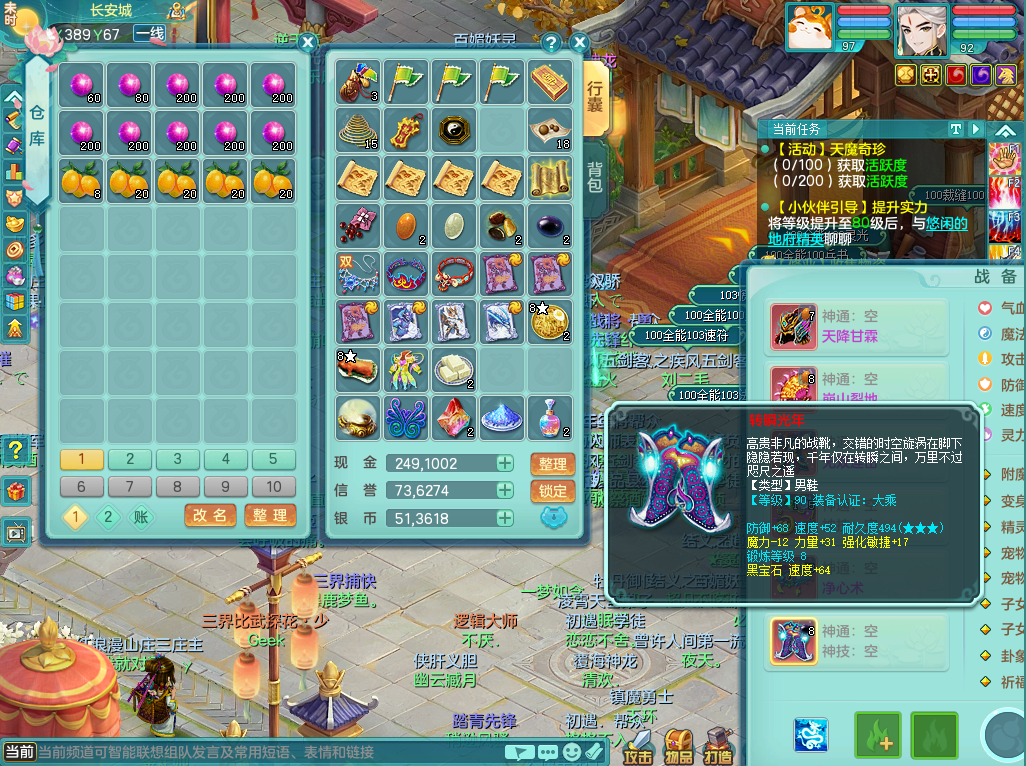This screenshot has width=1026, height=766.
Task: Pick the purple orb stack of 60
Action: (x=81, y=84)
